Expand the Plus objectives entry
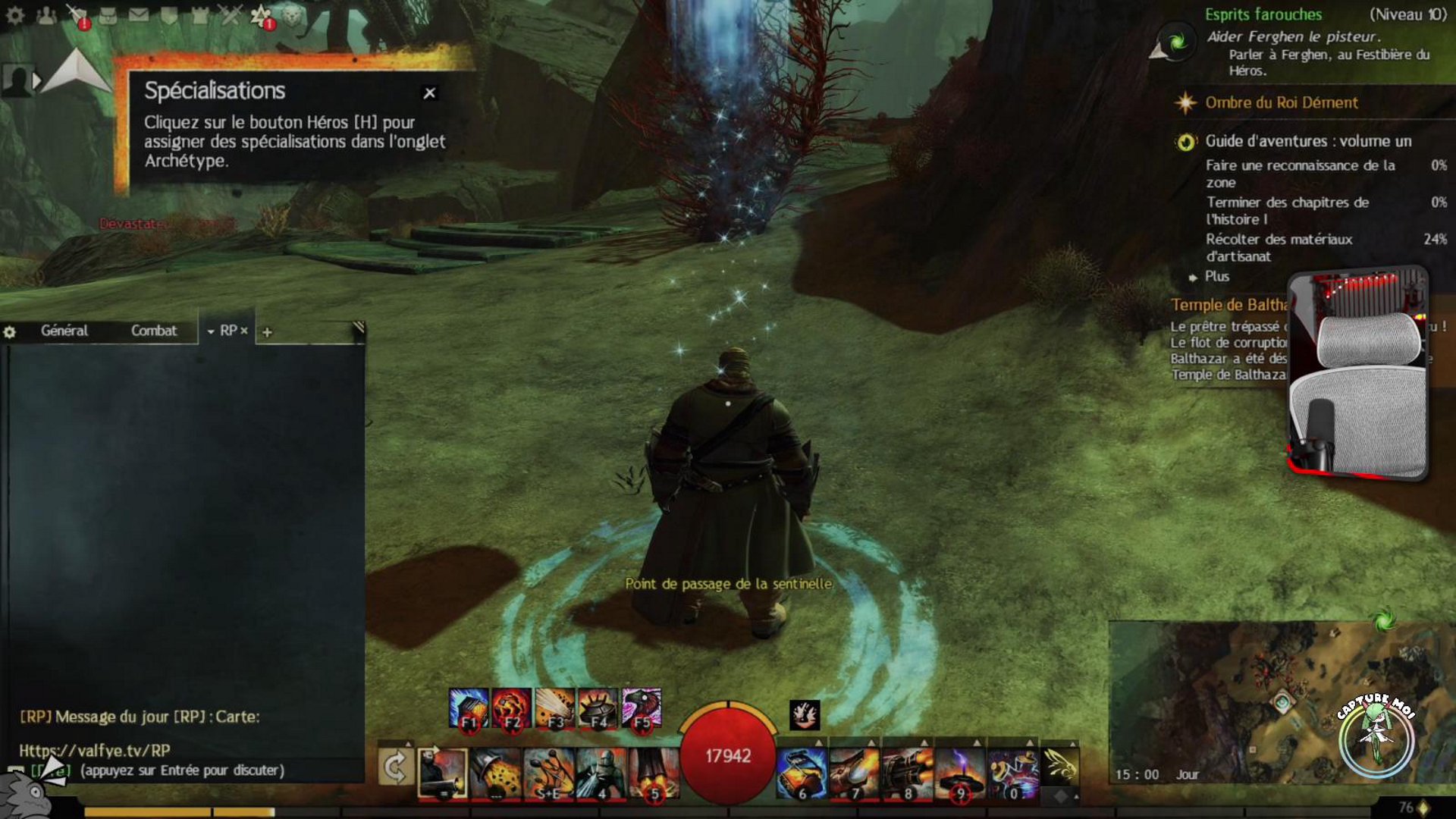Screen dimensions: 1456x819 [1216, 277]
